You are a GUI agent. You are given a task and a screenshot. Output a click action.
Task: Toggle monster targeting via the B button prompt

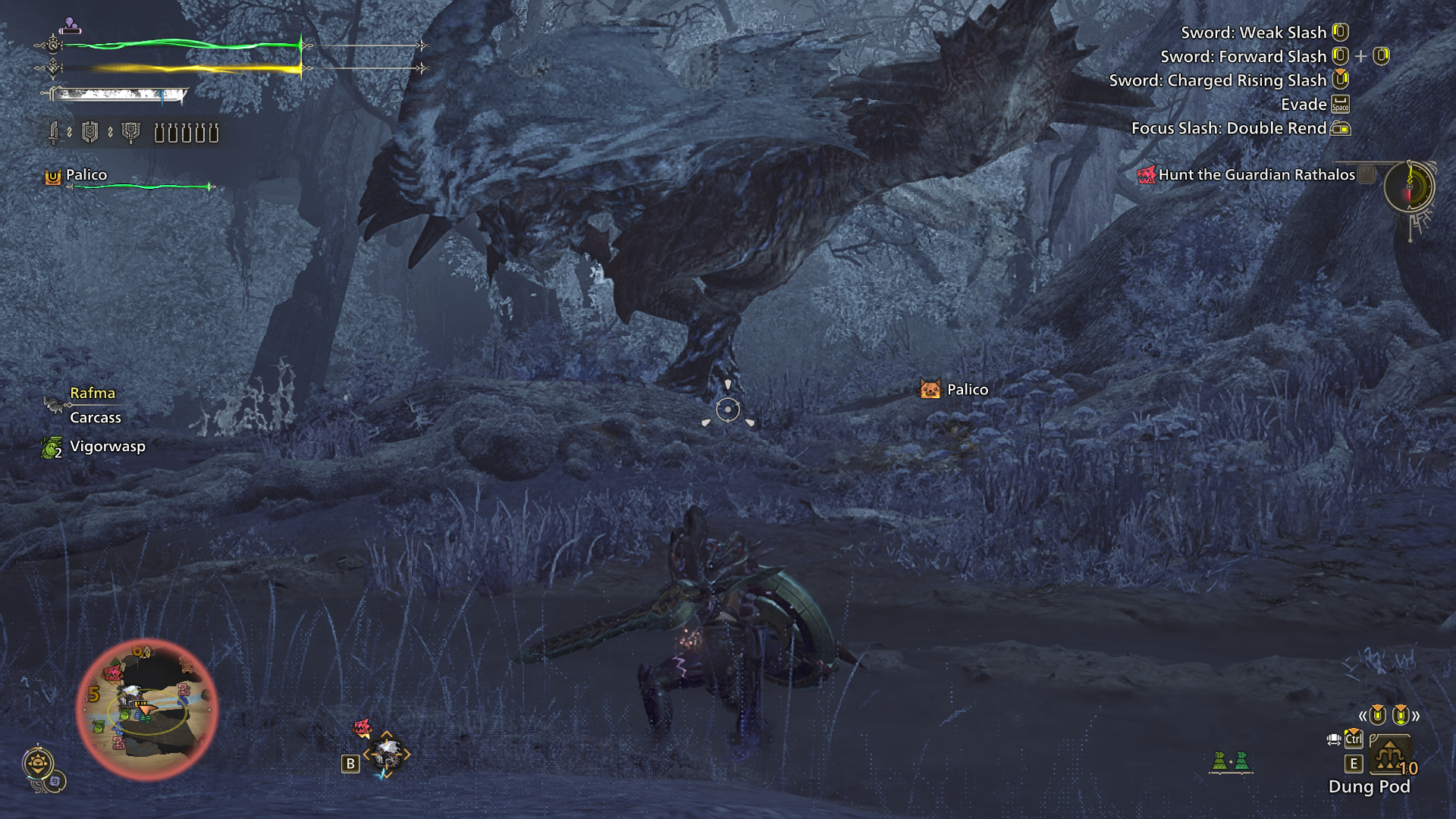pos(350,763)
